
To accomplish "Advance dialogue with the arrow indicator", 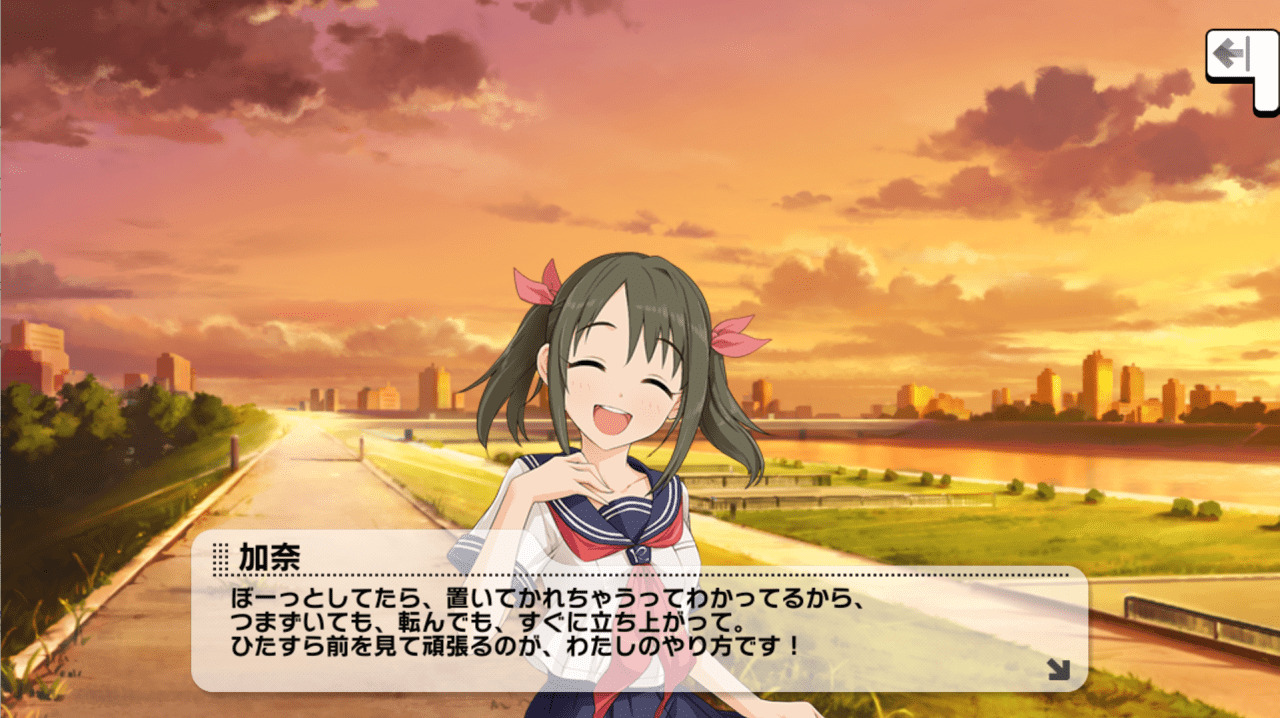I will [1058, 670].
